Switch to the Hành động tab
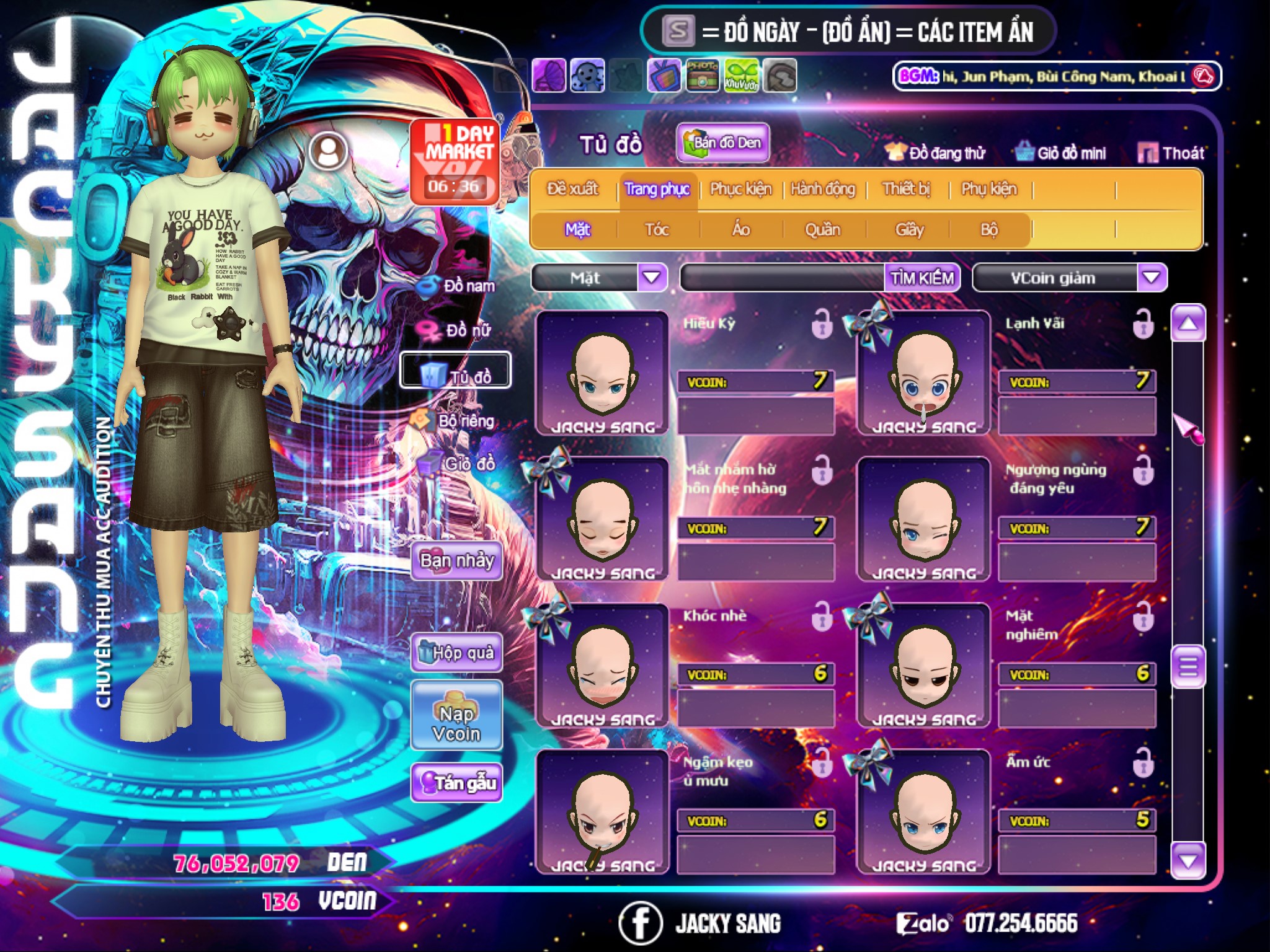Screen dimensions: 1270x952 coord(823,189)
